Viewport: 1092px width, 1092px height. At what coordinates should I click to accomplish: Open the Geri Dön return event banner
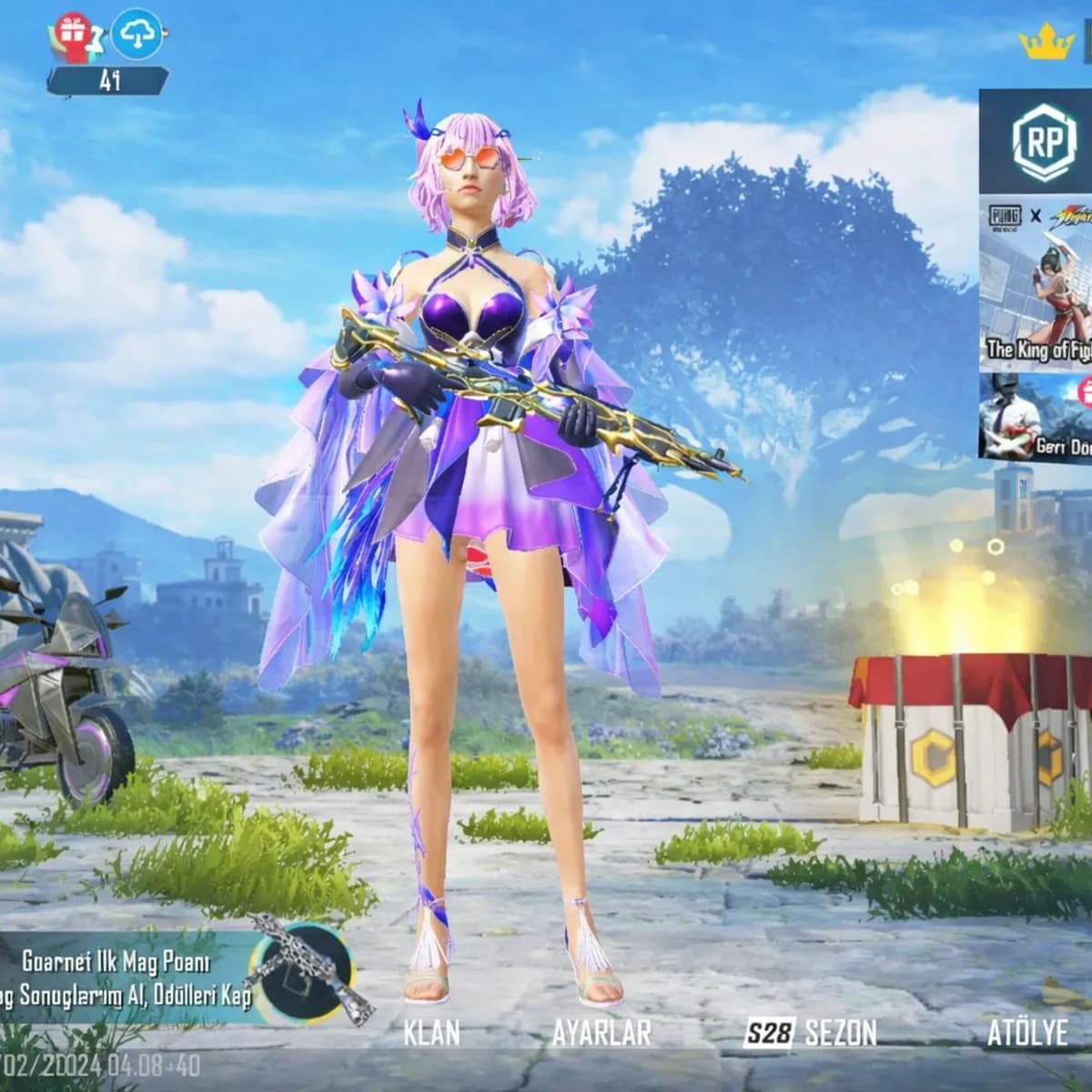[1037, 417]
